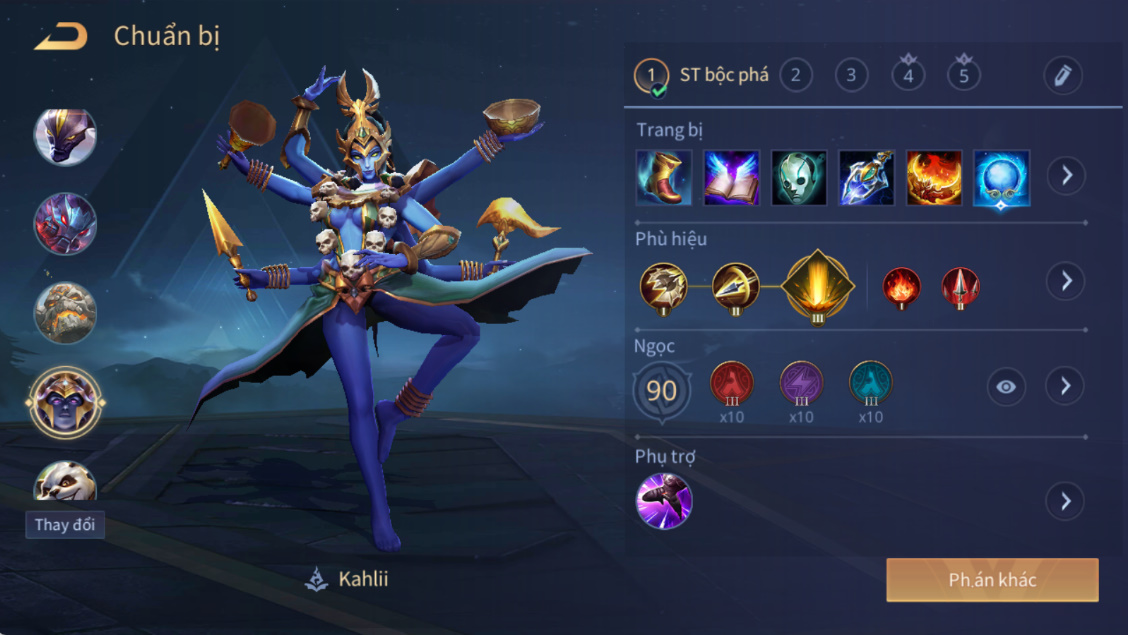The height and width of the screenshot is (635, 1128).
Task: Select the purple Phụ trợ spell icon
Action: [x=664, y=501]
